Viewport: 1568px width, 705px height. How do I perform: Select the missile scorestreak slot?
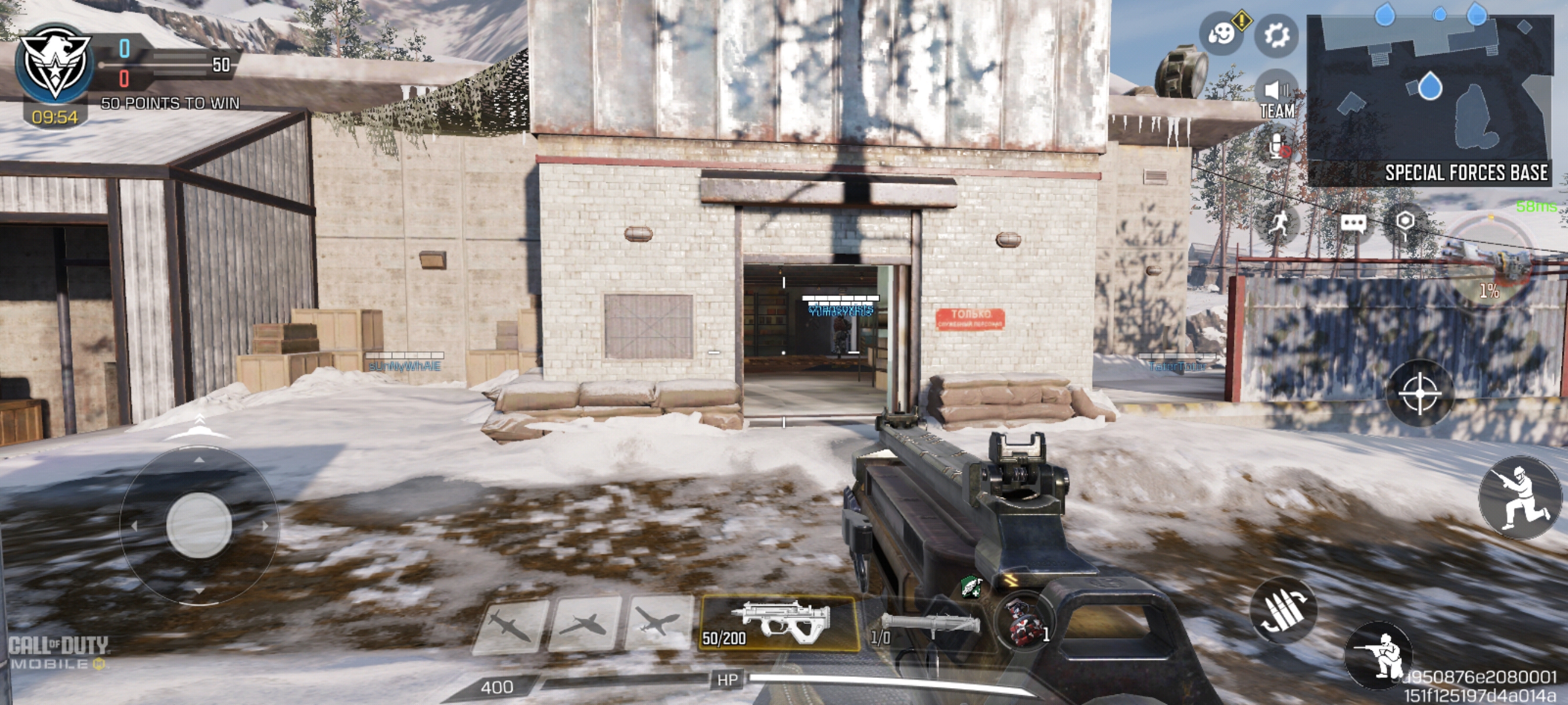click(510, 626)
